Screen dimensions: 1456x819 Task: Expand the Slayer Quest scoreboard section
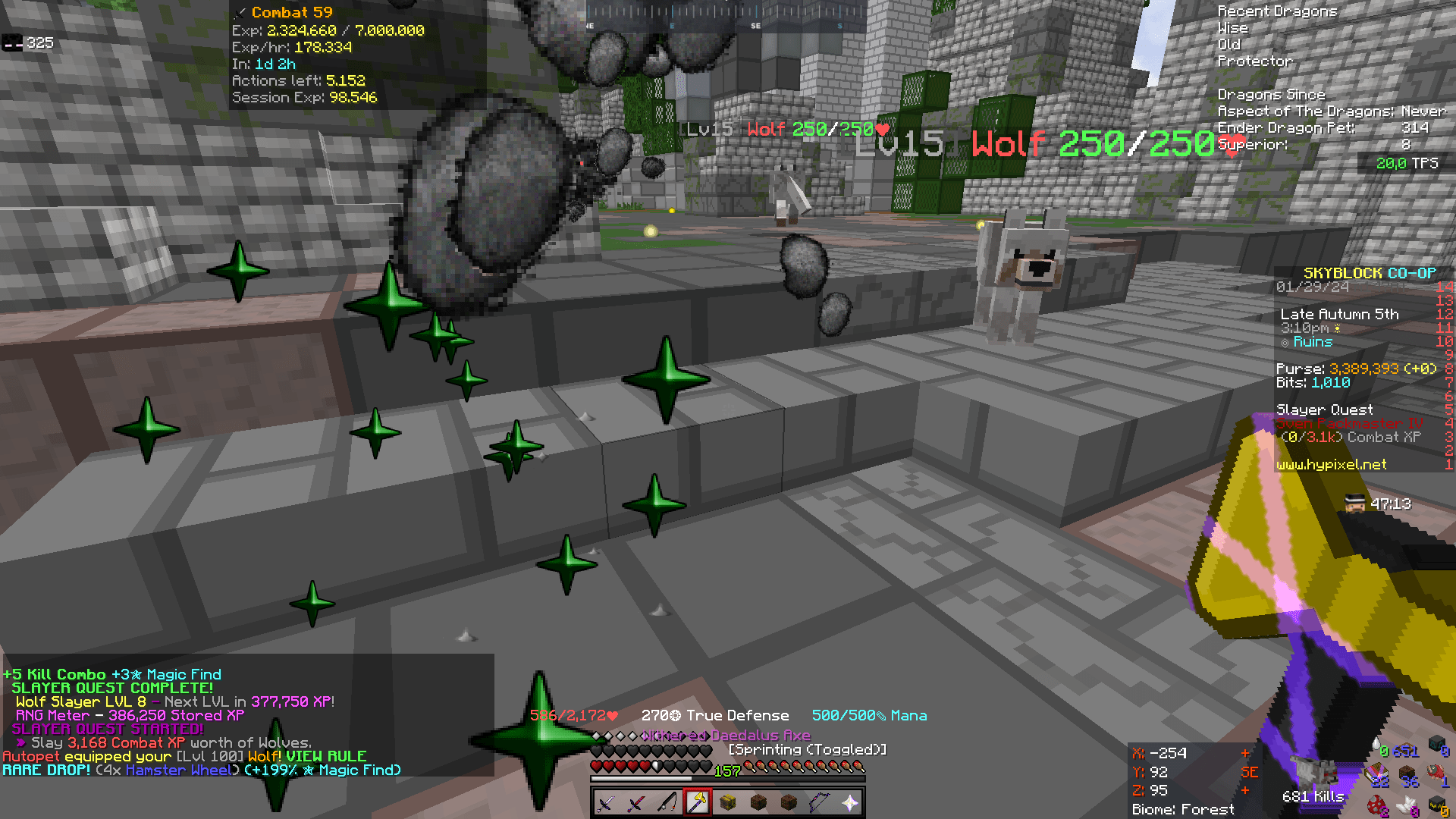click(x=1324, y=409)
